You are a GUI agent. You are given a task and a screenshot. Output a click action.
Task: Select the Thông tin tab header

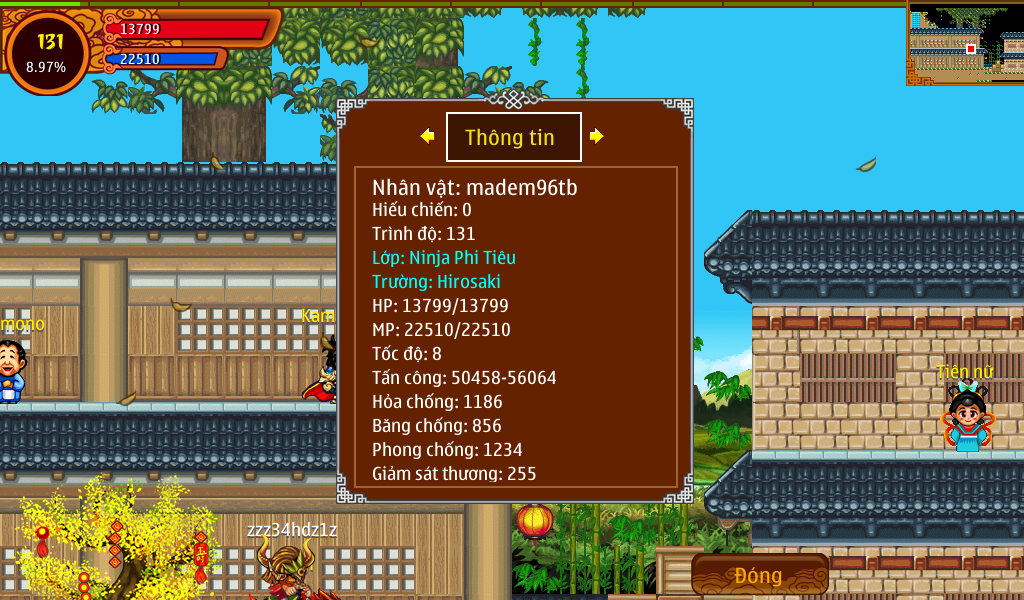click(x=513, y=138)
